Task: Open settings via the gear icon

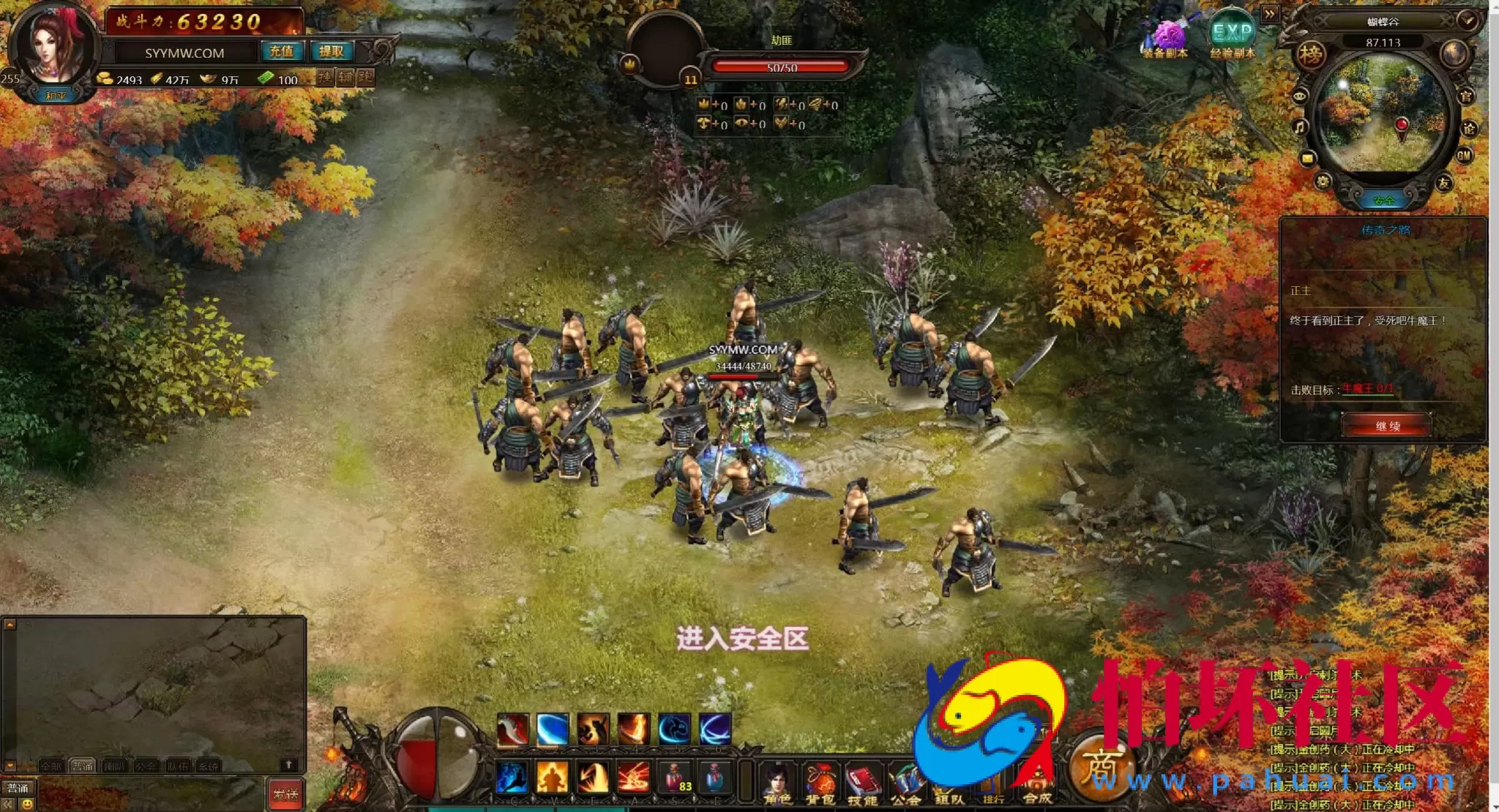Action: pyautogui.click(x=1323, y=181)
